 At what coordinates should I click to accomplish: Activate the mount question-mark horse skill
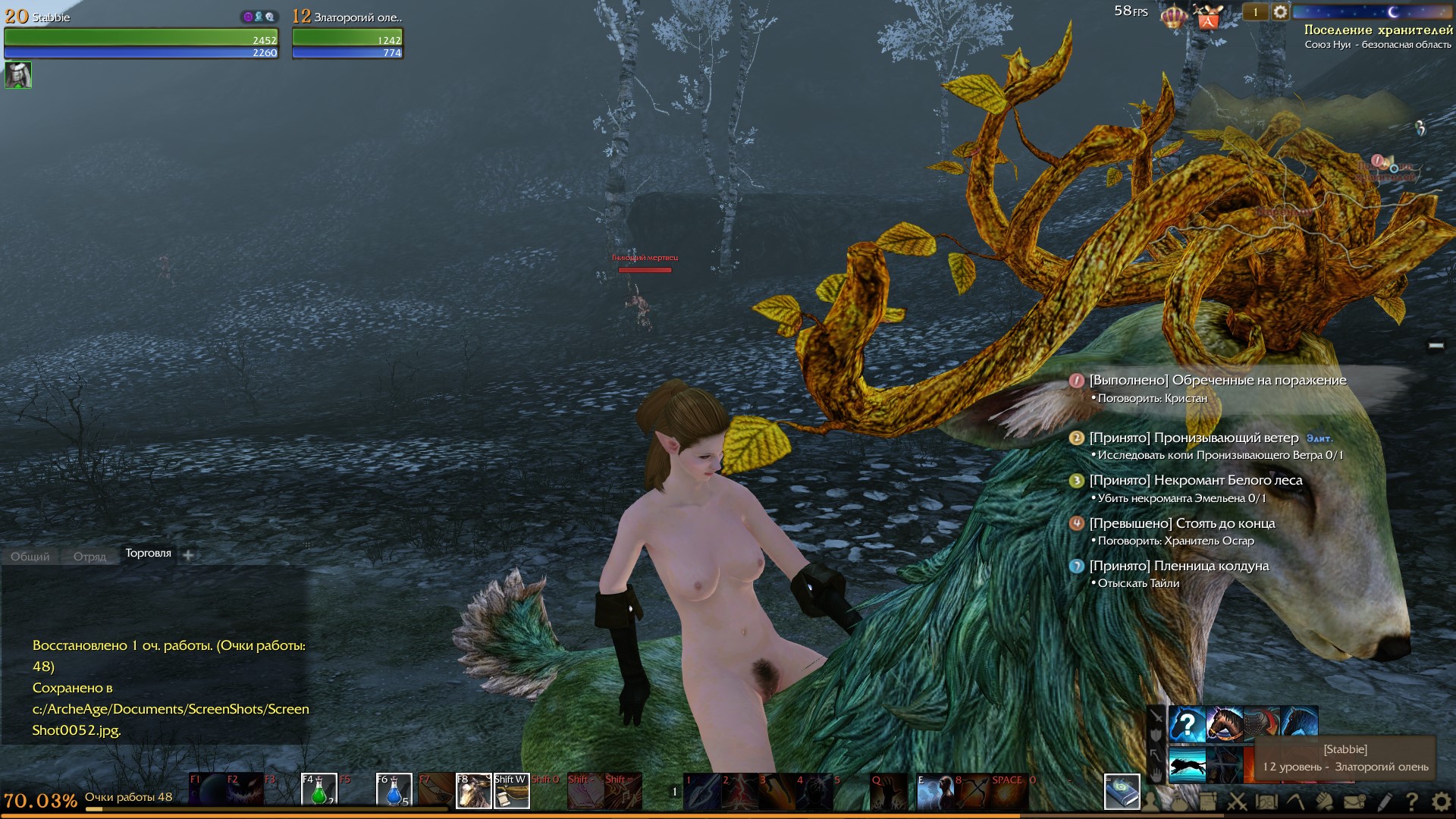click(x=1187, y=724)
